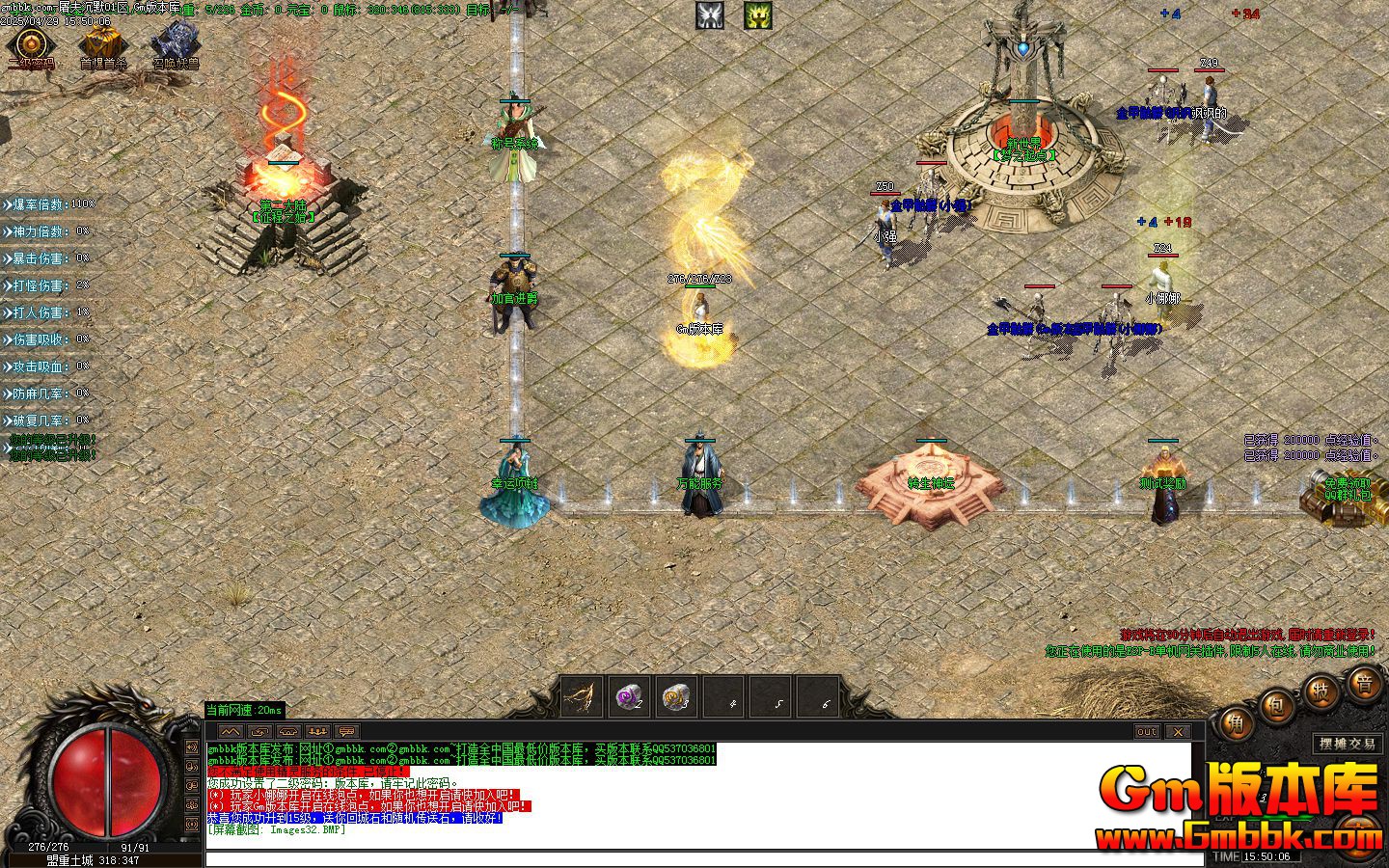Select the speech-bubble chat channel button
Screen dimensions: 1389x868
346,731
